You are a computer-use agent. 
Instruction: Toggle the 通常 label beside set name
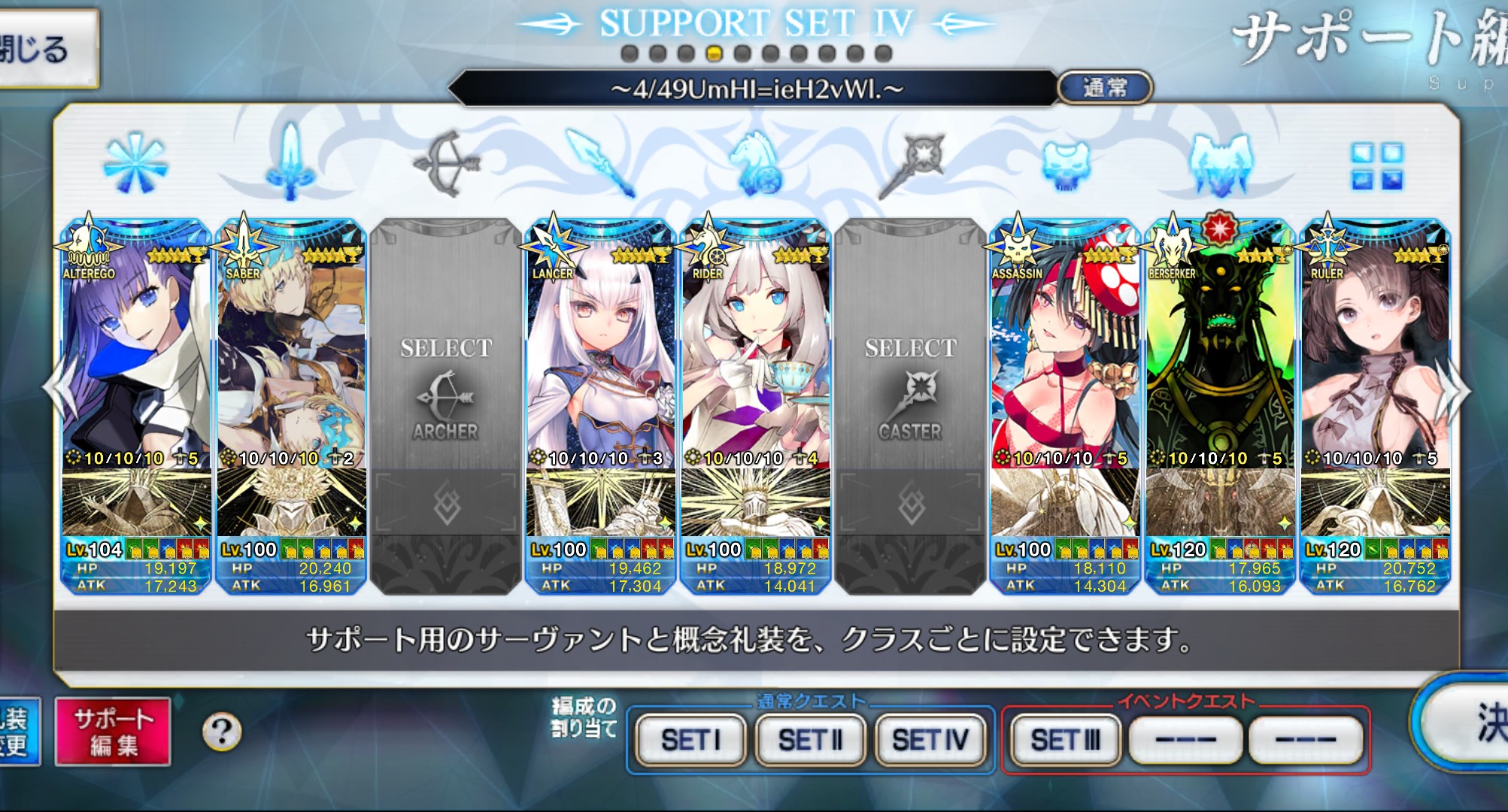tap(1104, 88)
